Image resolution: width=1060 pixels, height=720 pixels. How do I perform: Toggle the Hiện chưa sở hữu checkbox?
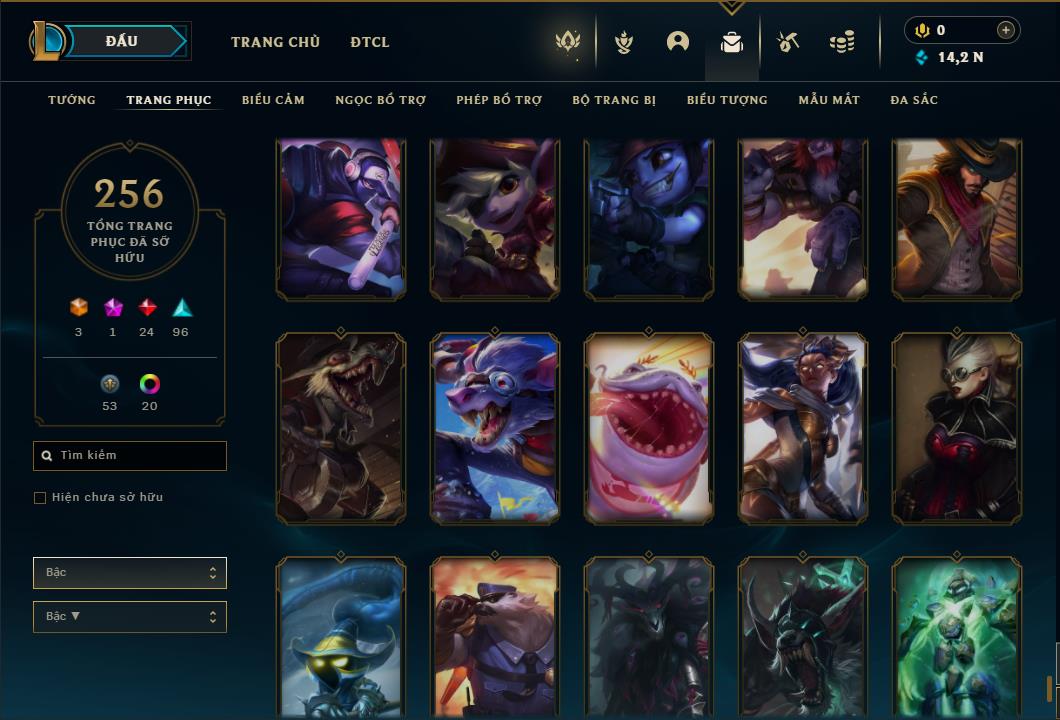click(x=40, y=498)
